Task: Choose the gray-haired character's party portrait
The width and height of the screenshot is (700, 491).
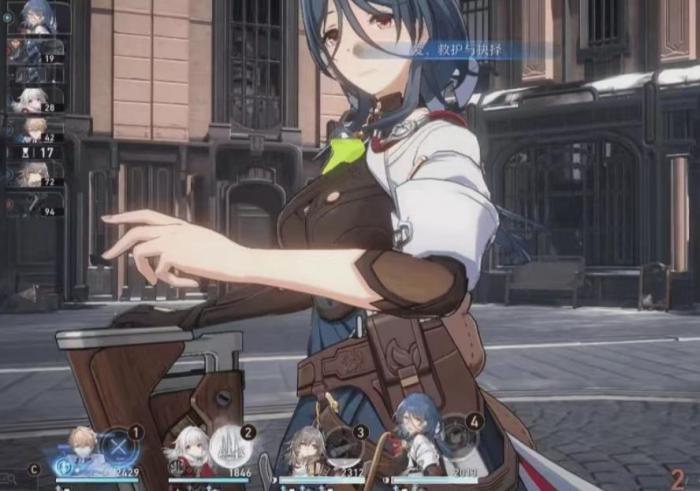Action: [304, 451]
